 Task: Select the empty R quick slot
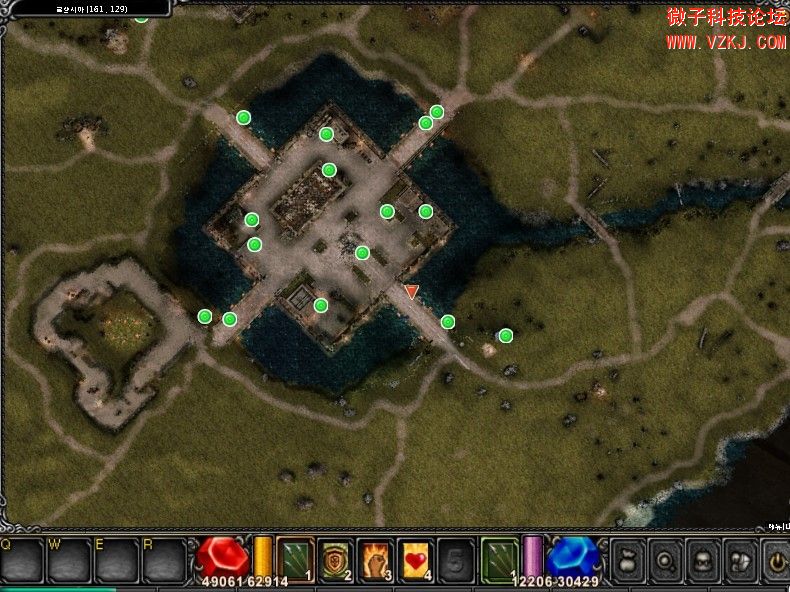tap(165, 560)
